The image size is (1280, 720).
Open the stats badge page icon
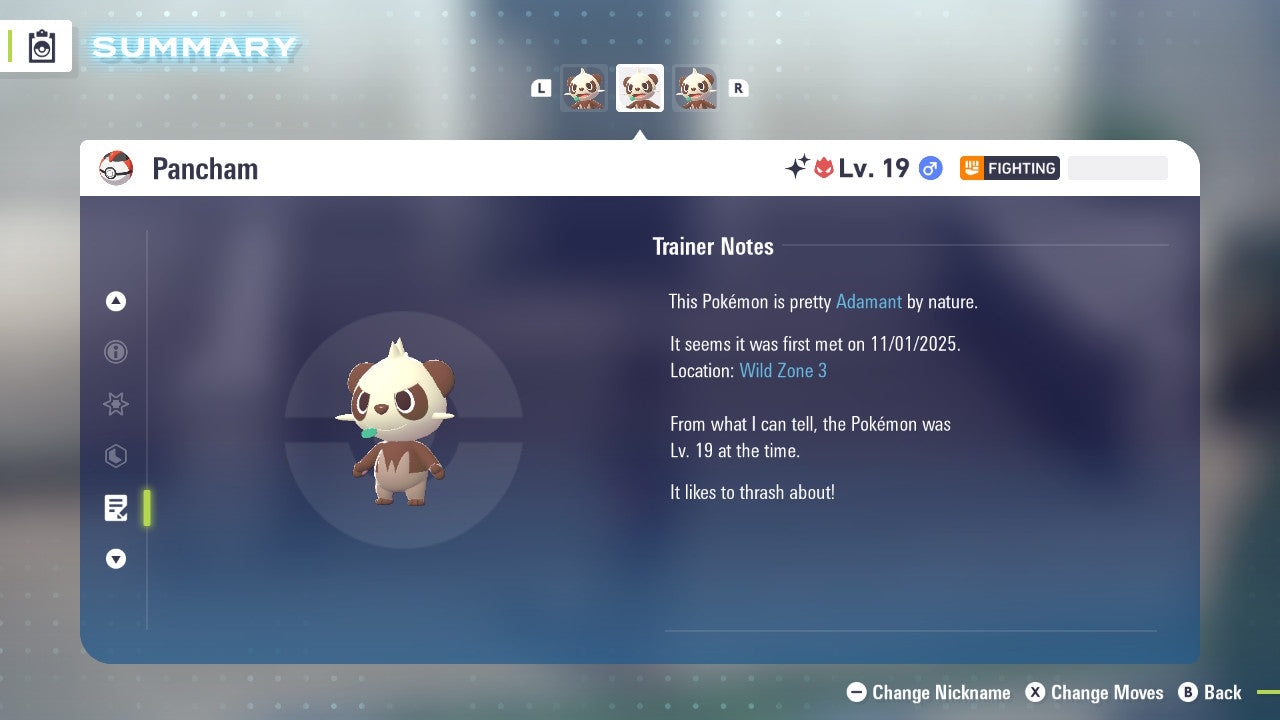click(x=116, y=456)
